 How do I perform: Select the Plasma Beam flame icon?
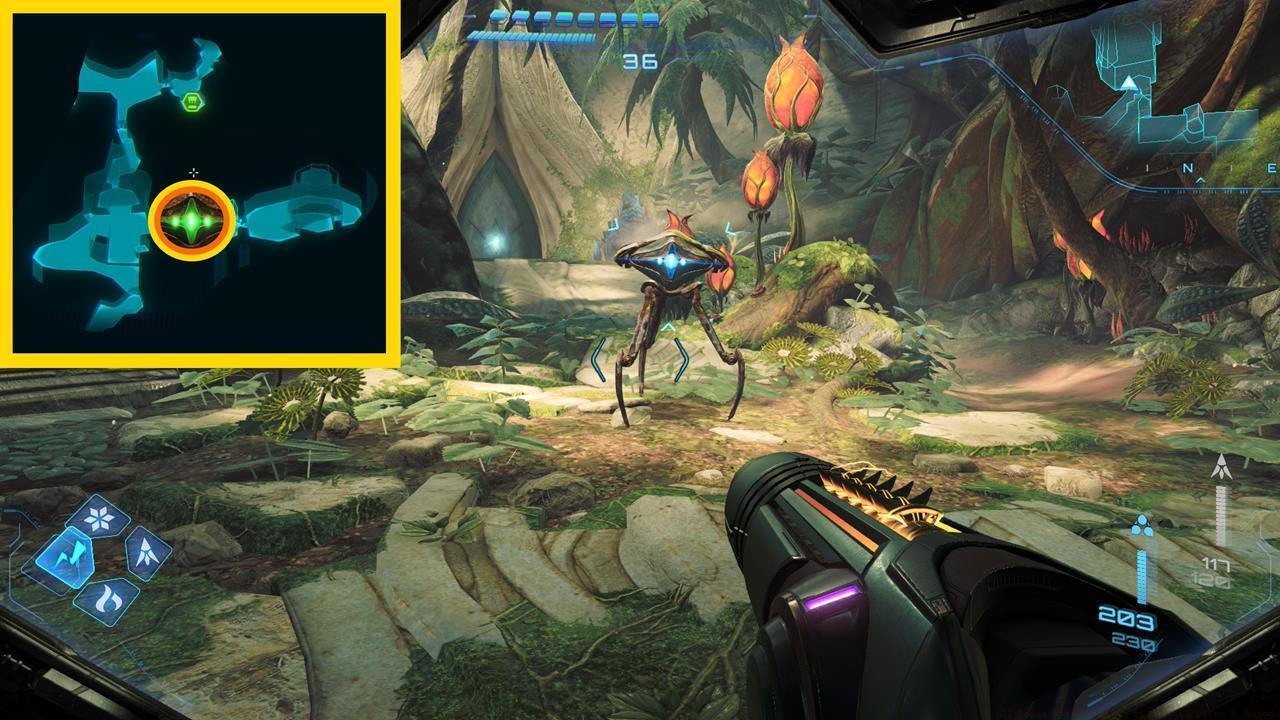coord(110,598)
